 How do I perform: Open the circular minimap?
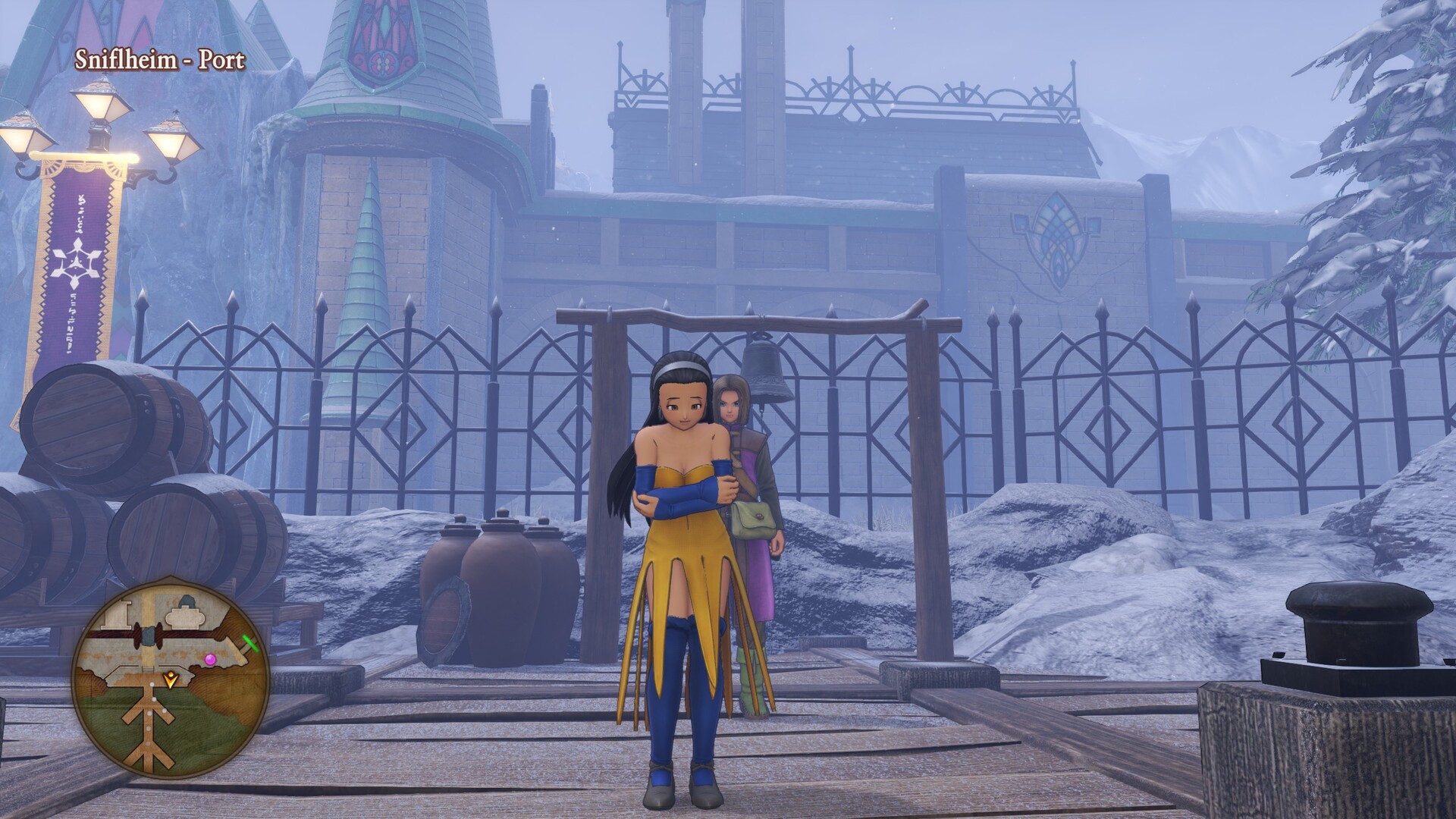[x=171, y=676]
